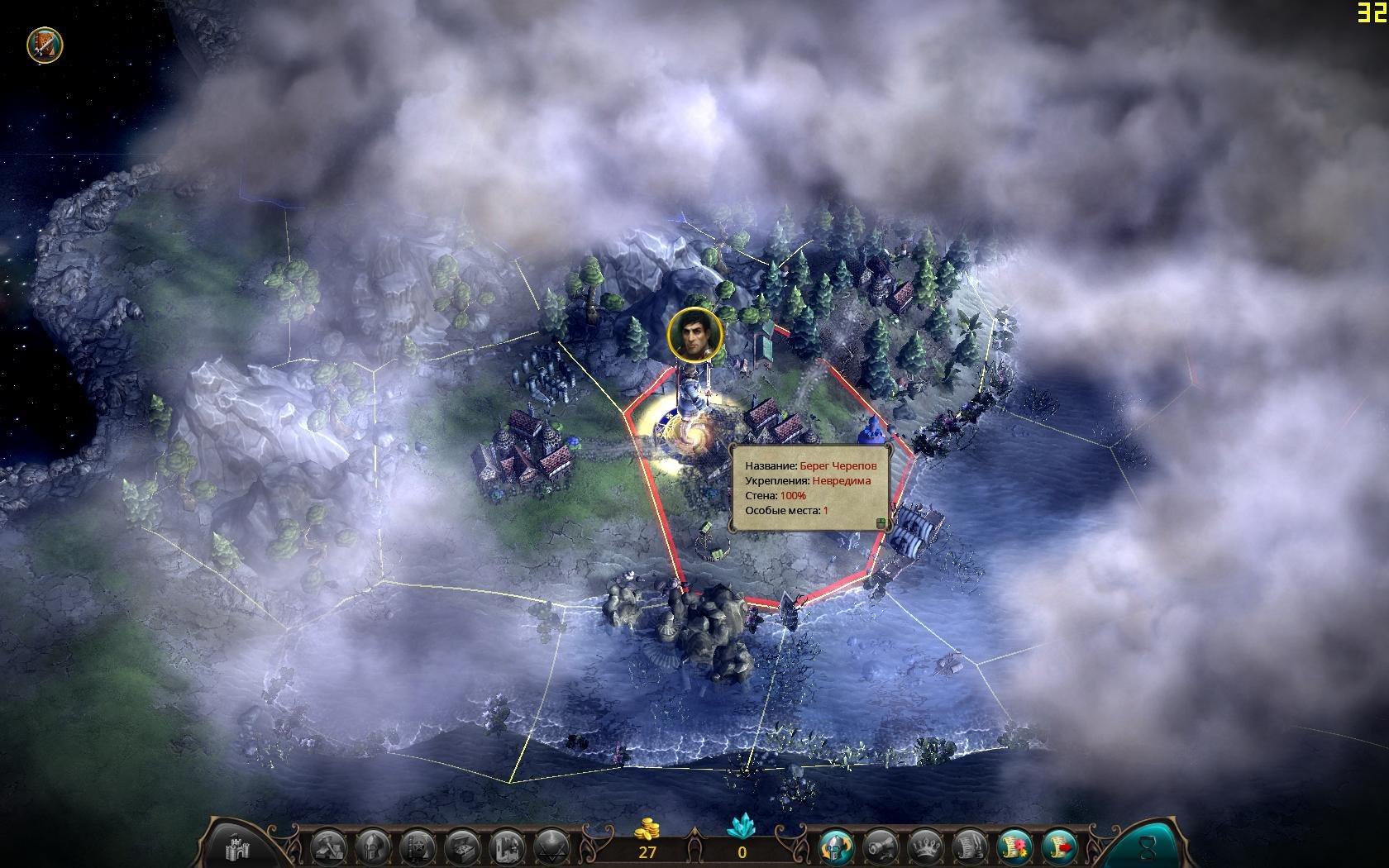Viewport: 1389px width, 868px height.
Task: Select the hero portrait on the map
Action: tap(694, 334)
